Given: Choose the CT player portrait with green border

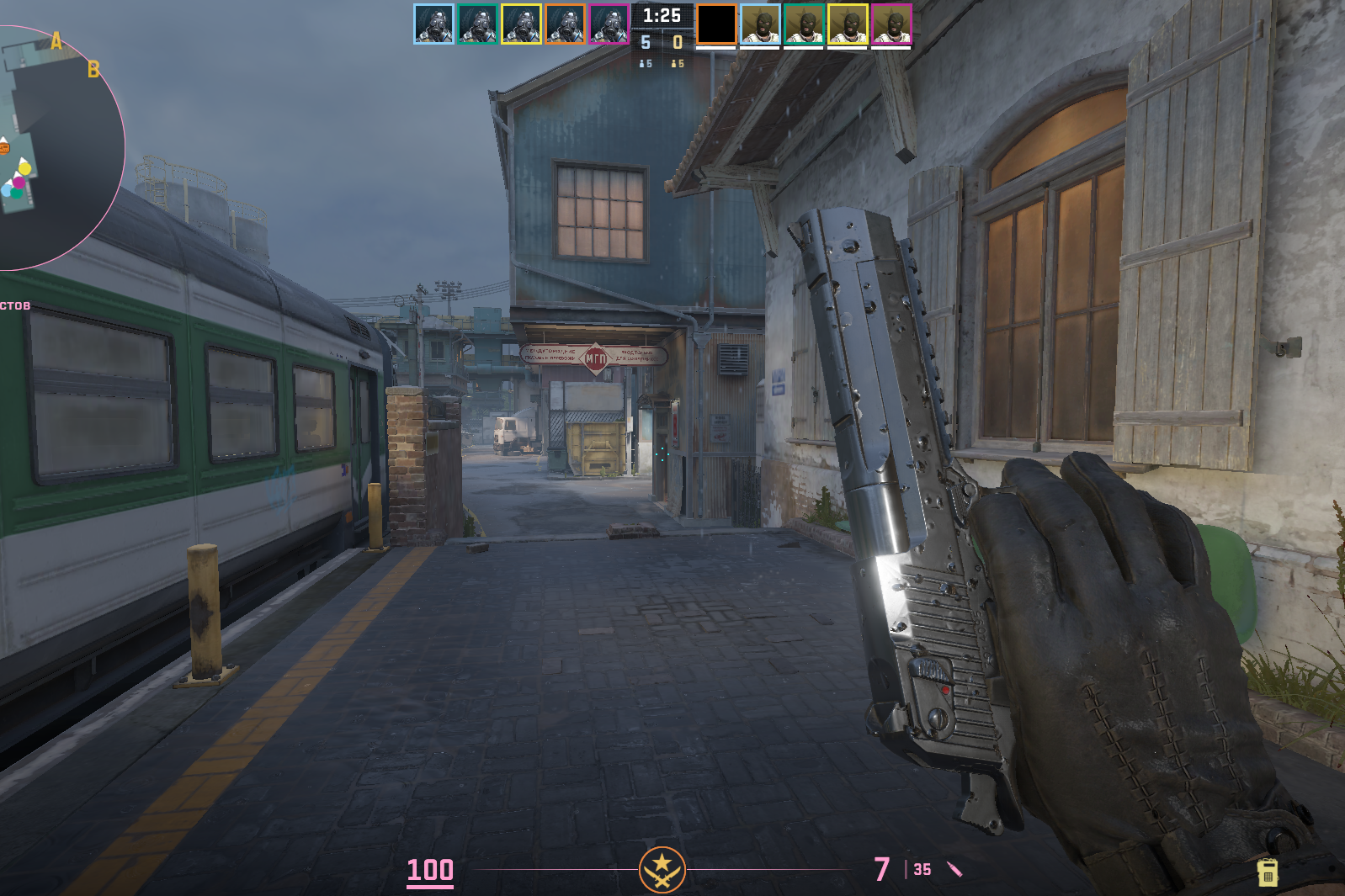Looking at the screenshot, I should (x=477, y=24).
